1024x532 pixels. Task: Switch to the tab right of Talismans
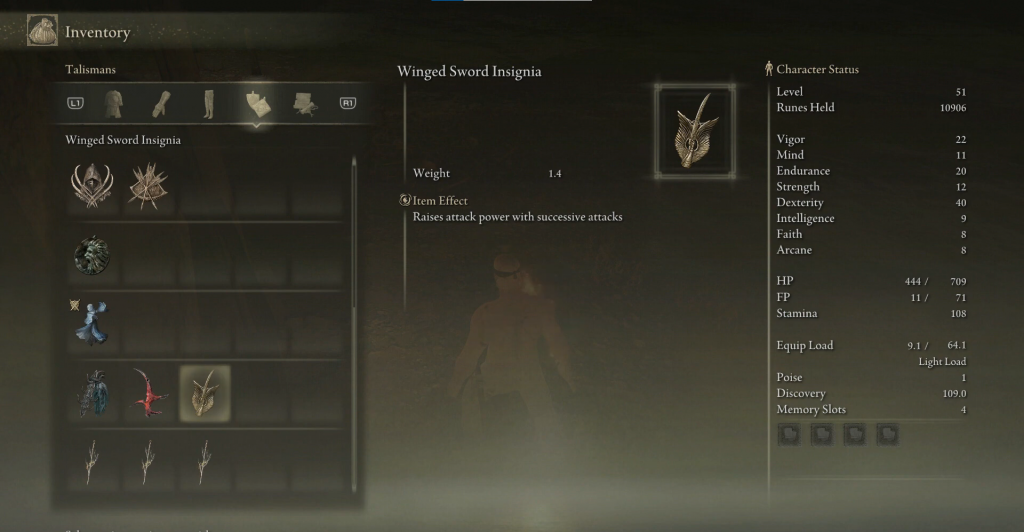point(305,103)
